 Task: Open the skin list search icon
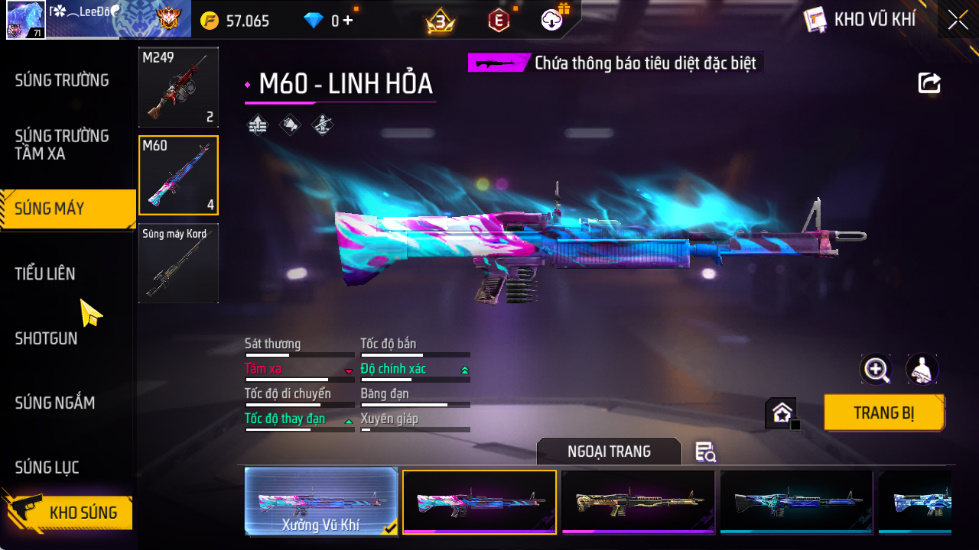(705, 452)
